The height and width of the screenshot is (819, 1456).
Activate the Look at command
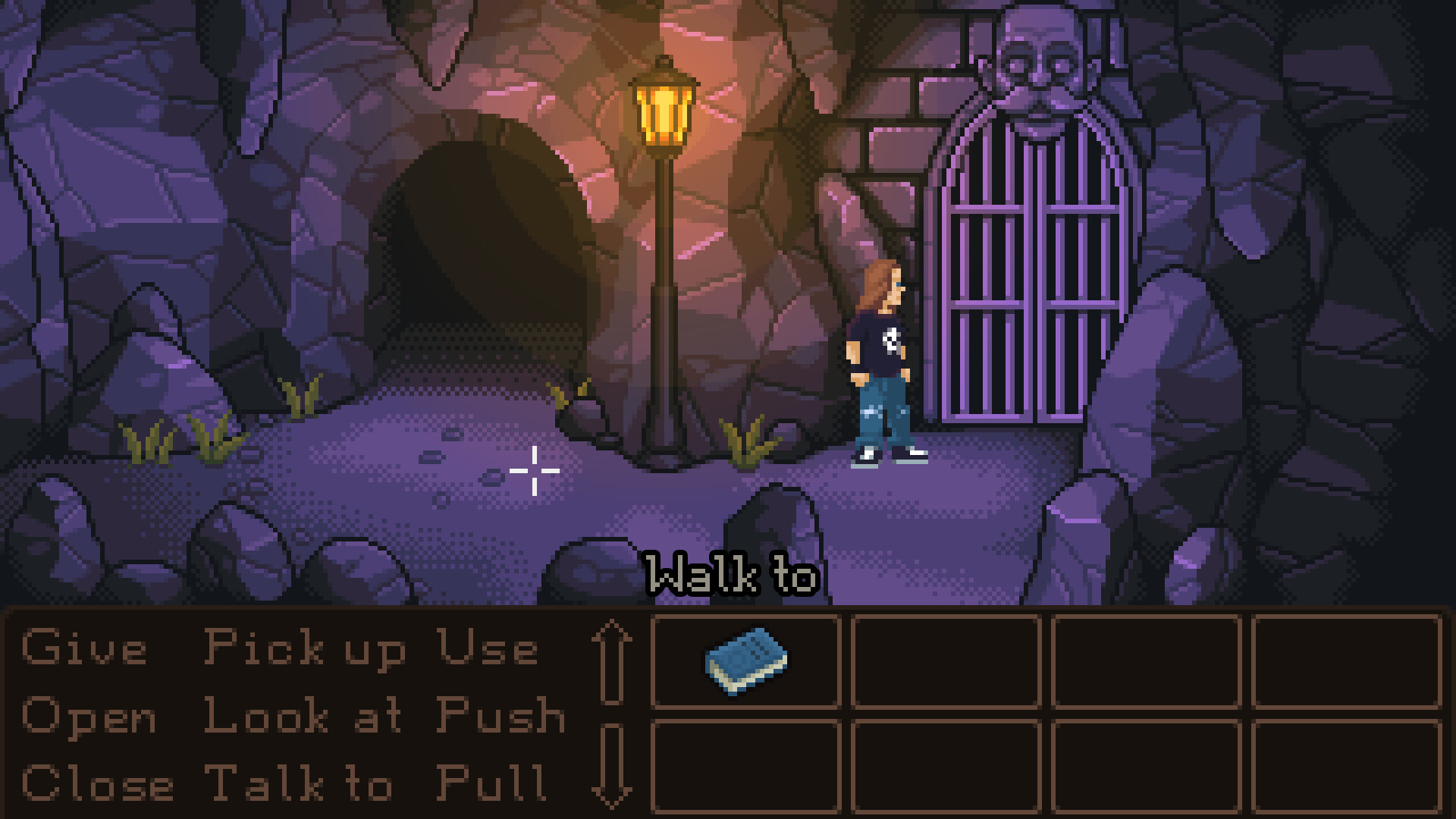click(x=303, y=717)
